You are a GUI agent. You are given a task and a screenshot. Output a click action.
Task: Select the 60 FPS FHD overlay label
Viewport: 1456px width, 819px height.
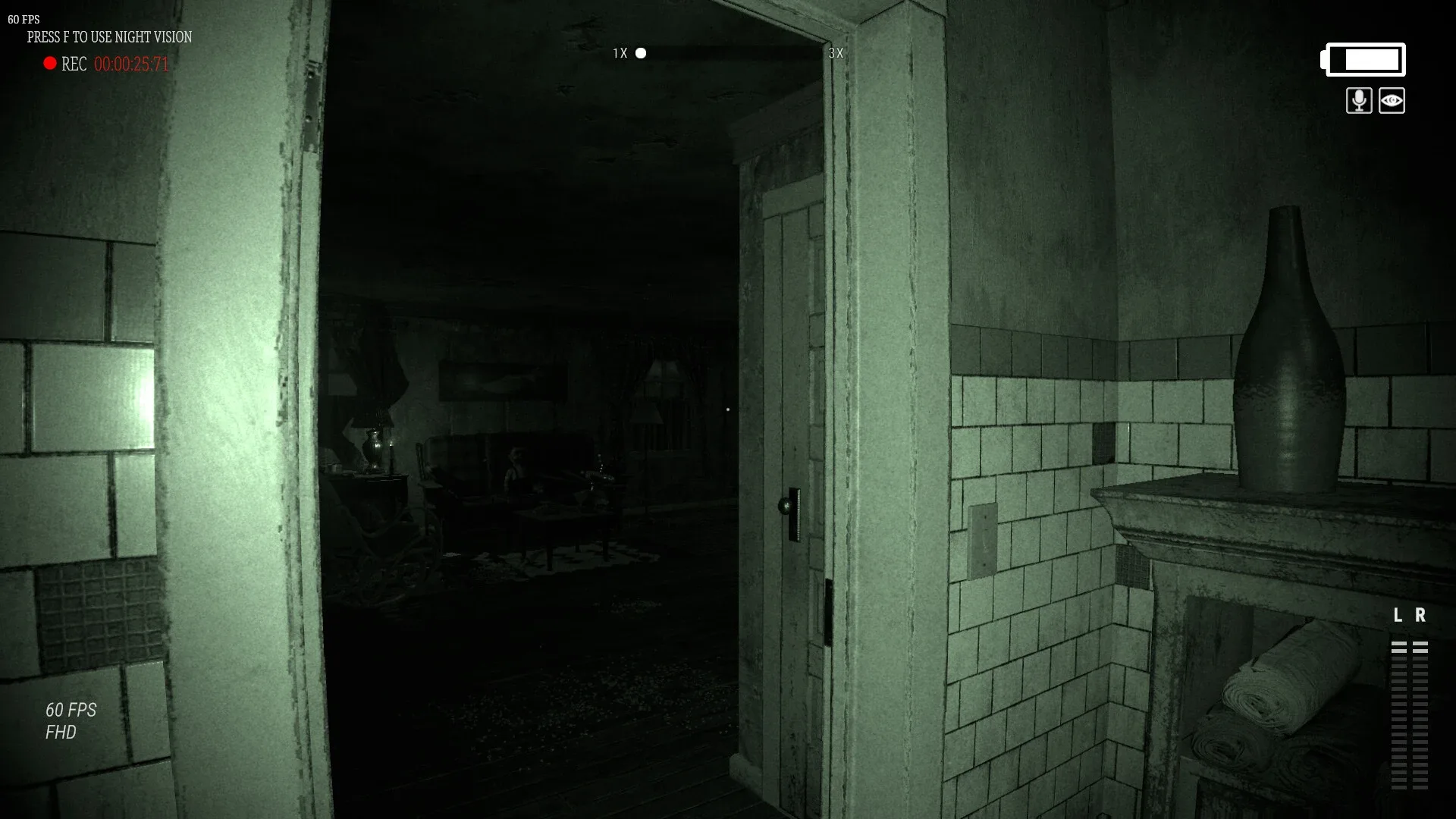tap(69, 720)
